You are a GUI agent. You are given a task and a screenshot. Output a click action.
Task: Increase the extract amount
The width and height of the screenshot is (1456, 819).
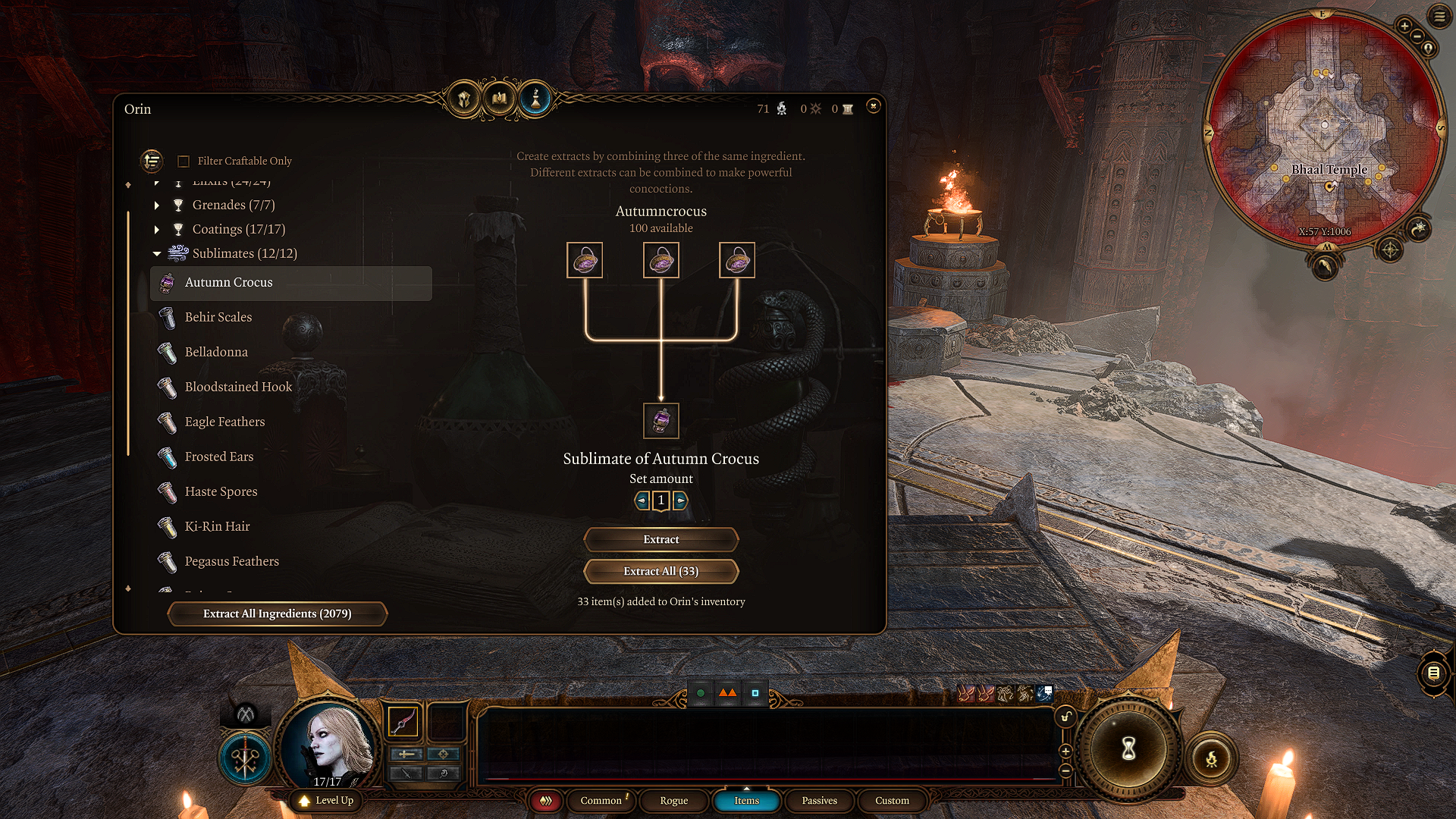point(680,500)
